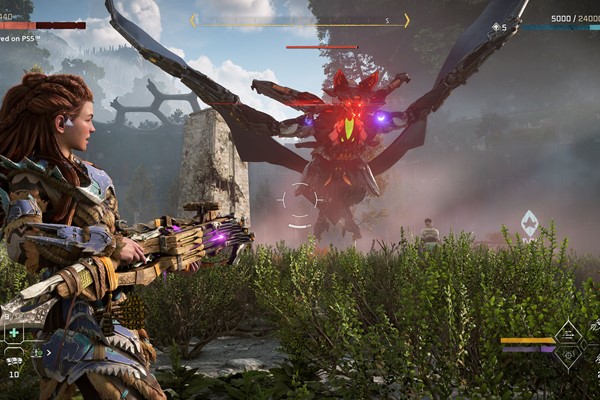This screenshot has width=600, height=400.
Task: Select the tool pouch item below the heal icon
Action: point(14,360)
